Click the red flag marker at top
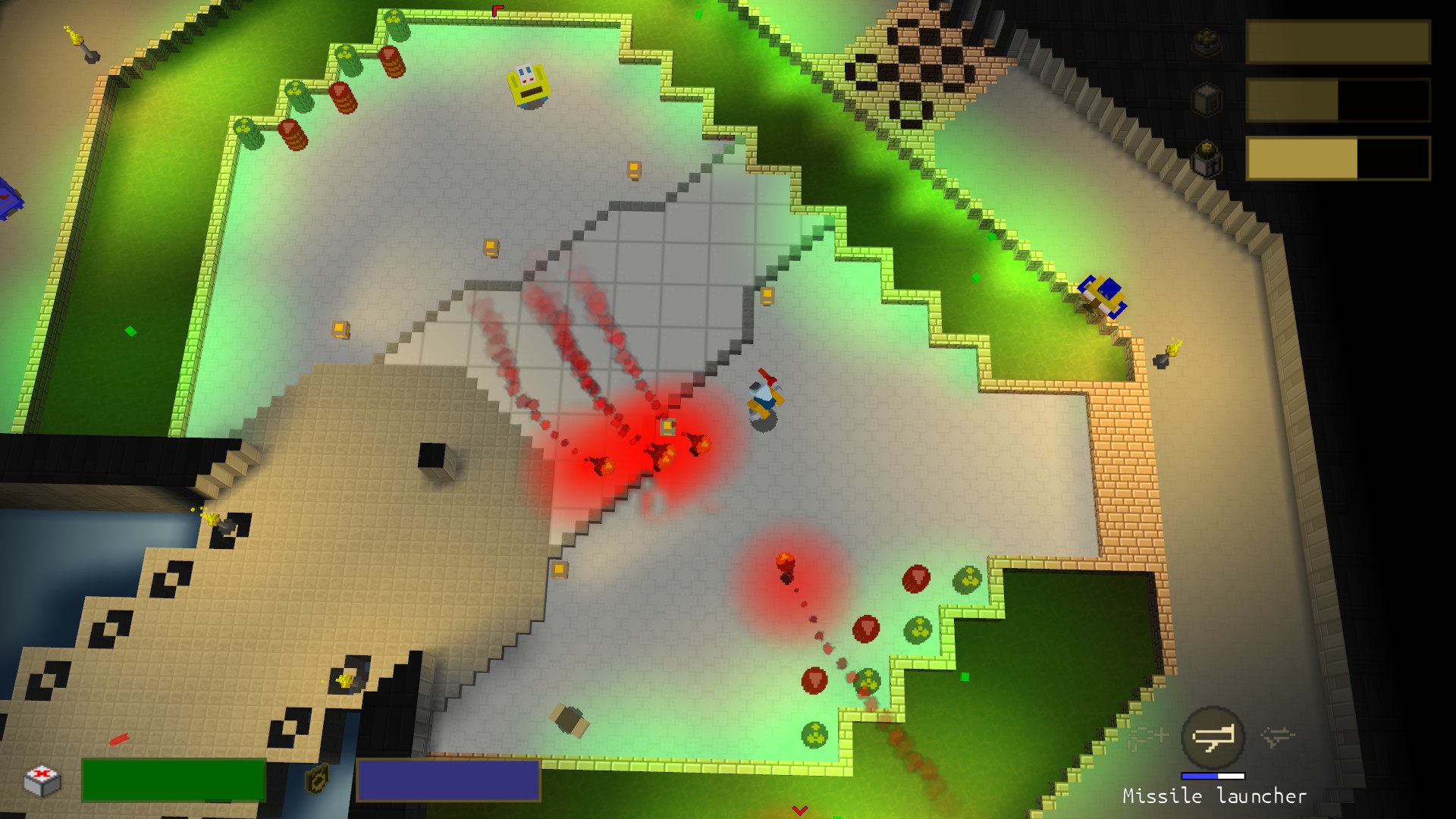Viewport: 1456px width, 819px height. (x=497, y=11)
